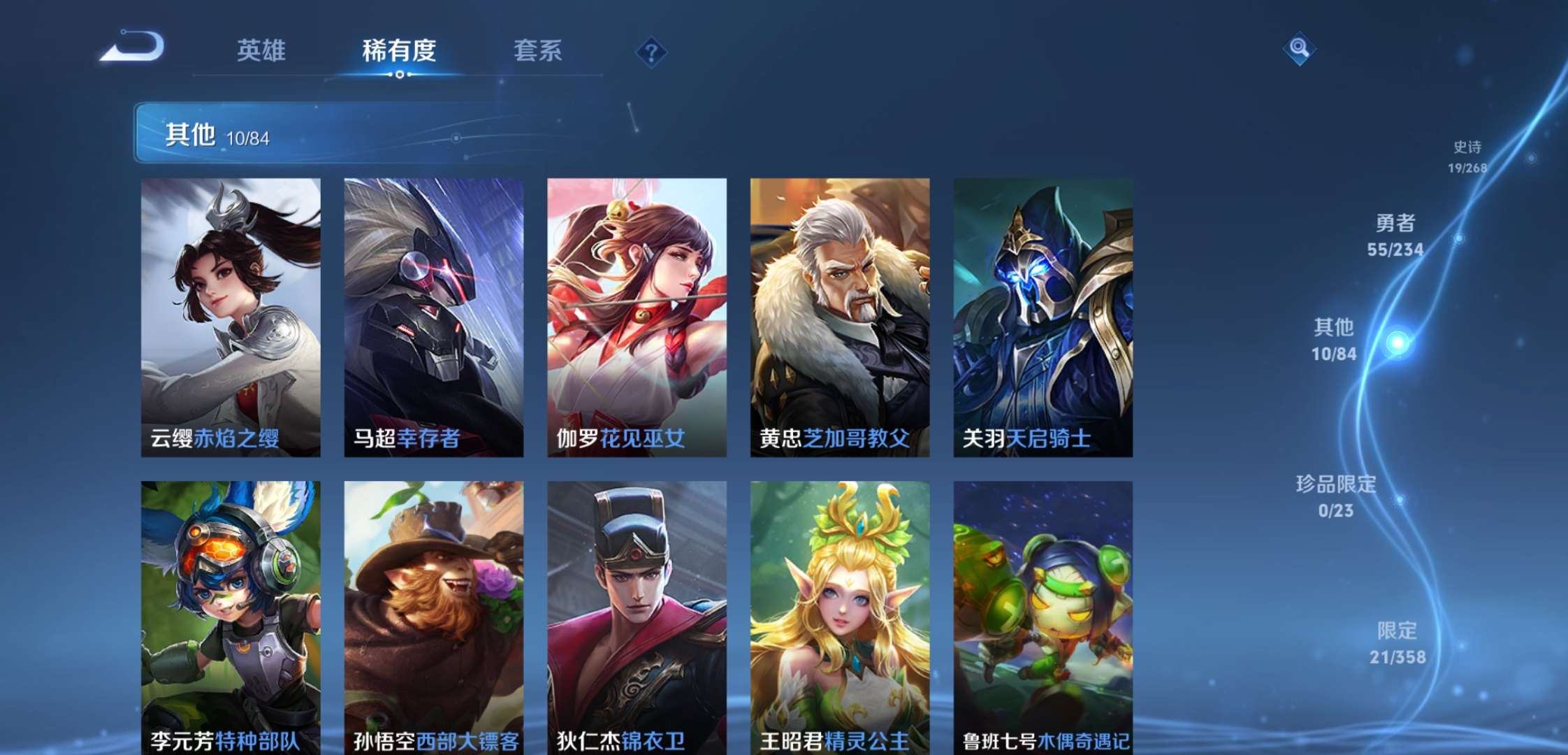Open the search with the magnifier icon
The height and width of the screenshot is (755, 1568).
[1299, 49]
